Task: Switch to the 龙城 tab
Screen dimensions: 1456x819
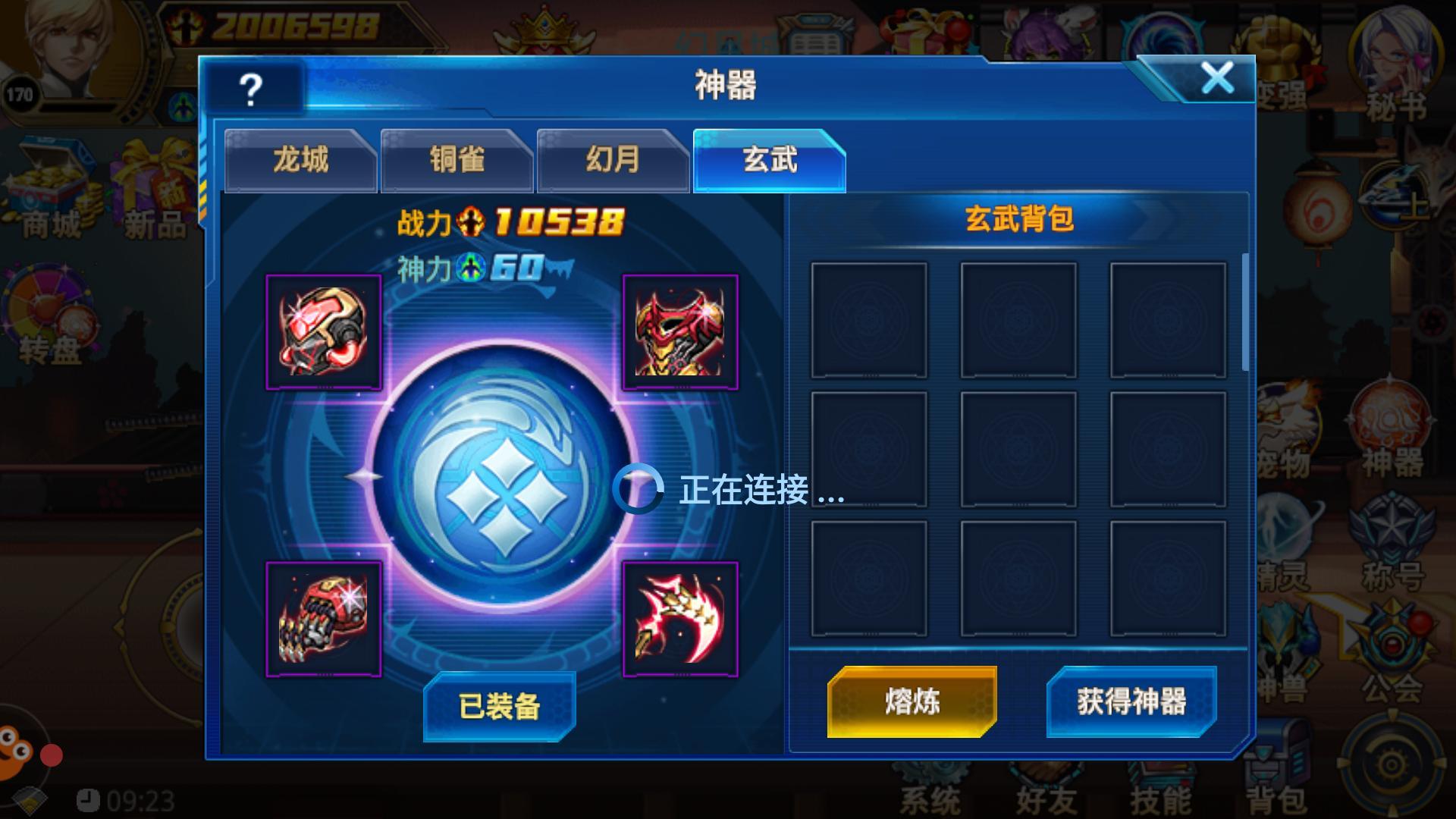Action: click(300, 160)
